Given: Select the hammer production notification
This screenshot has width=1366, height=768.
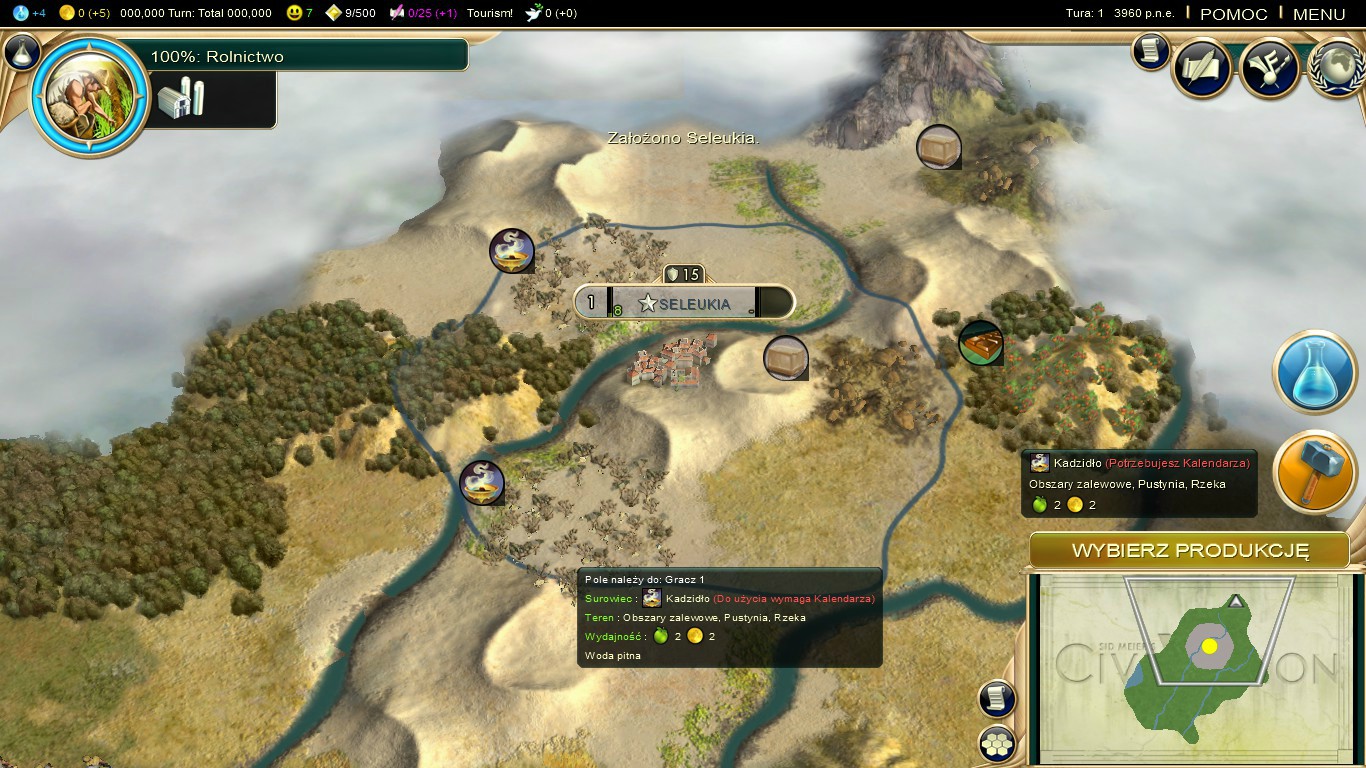Looking at the screenshot, I should pos(1314,472).
